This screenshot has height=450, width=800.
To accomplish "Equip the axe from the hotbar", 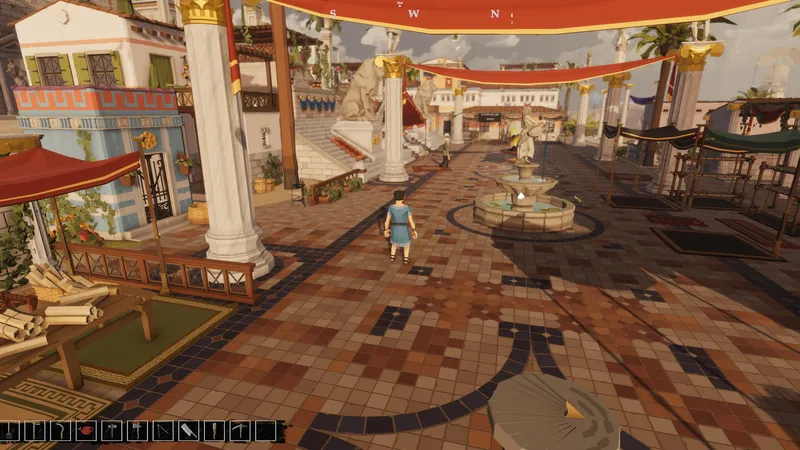I will [137, 431].
